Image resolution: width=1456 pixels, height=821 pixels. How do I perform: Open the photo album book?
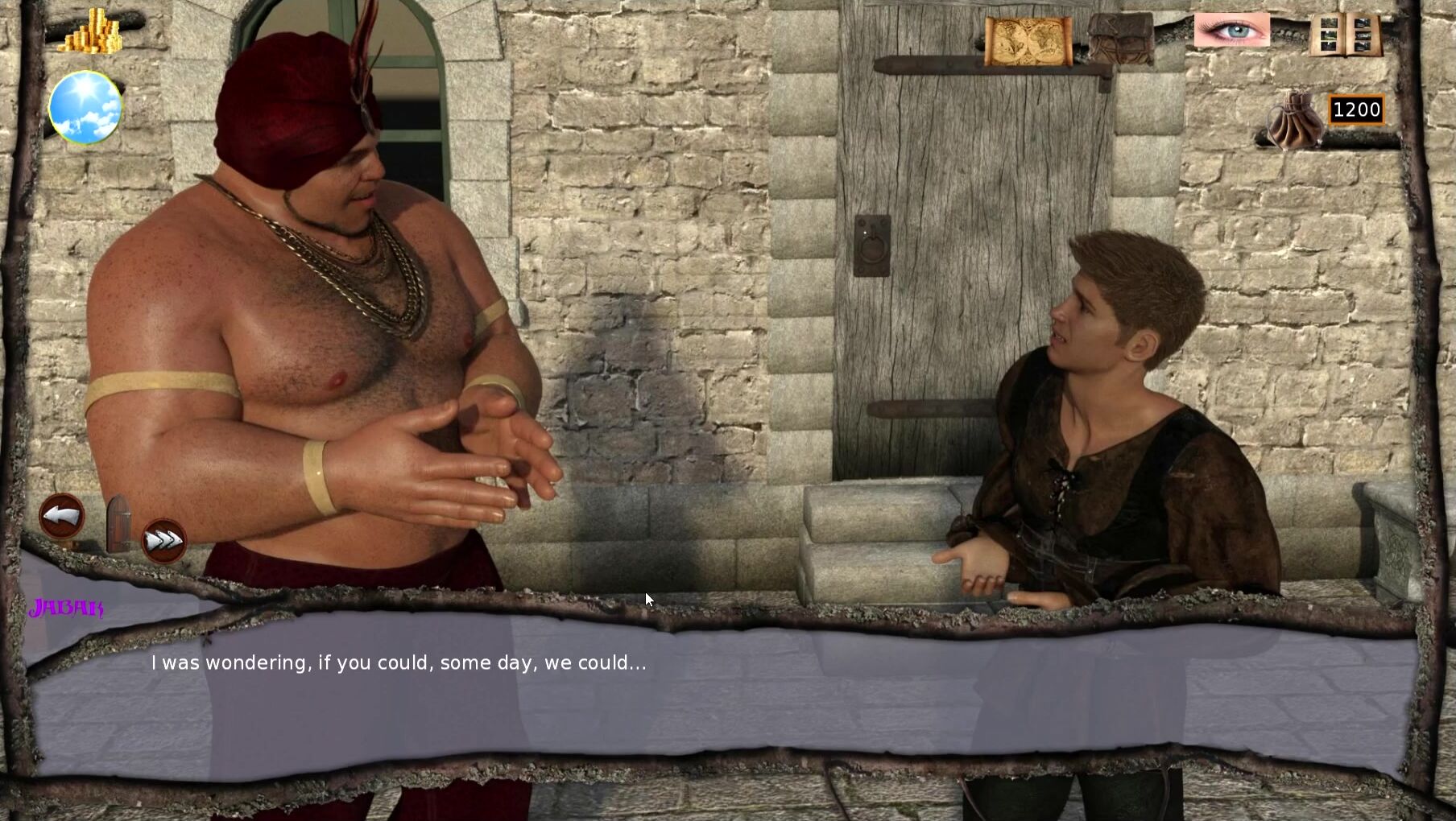pos(1345,35)
